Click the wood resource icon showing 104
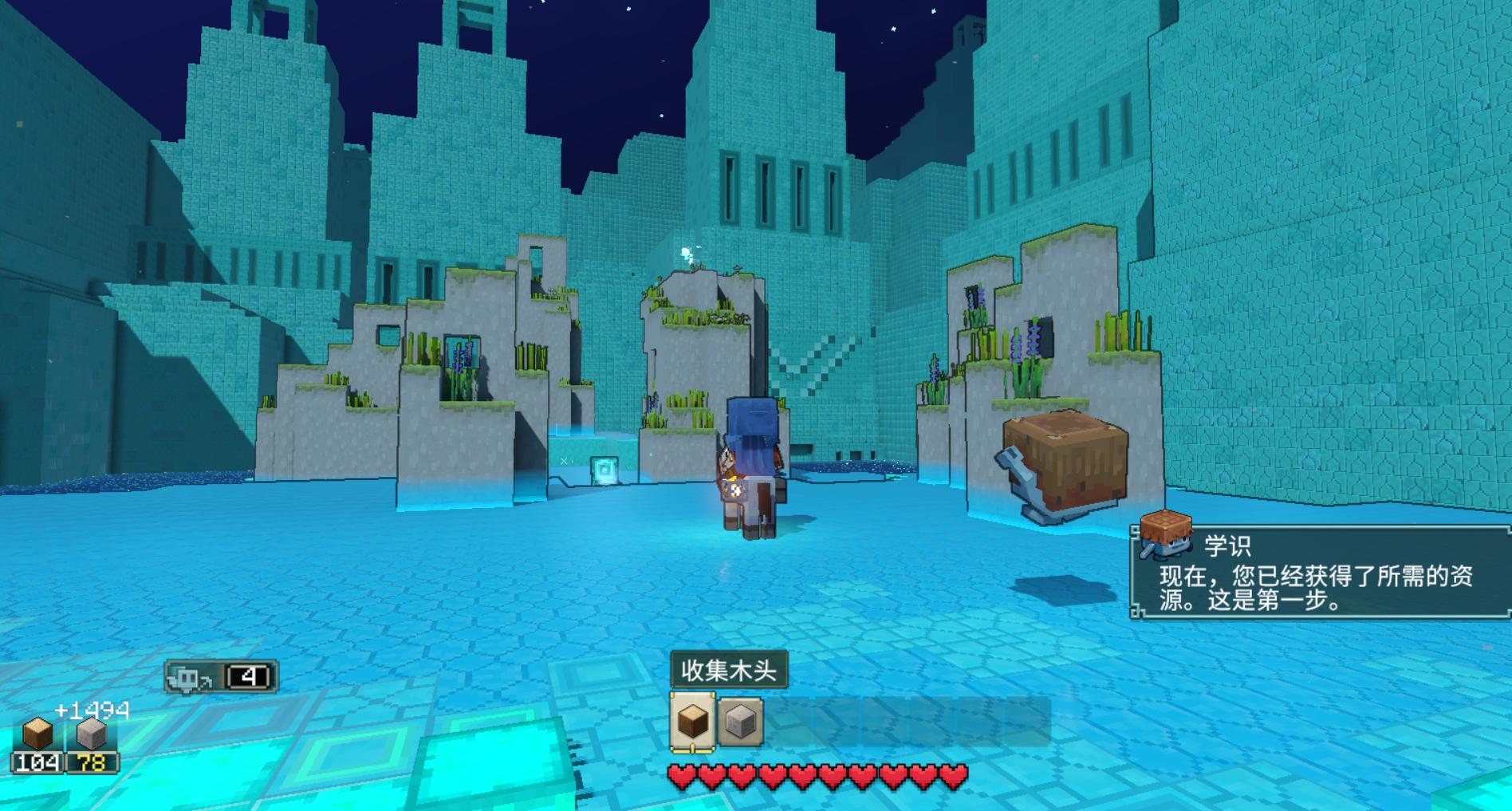This screenshot has height=811, width=1512. coord(37,735)
